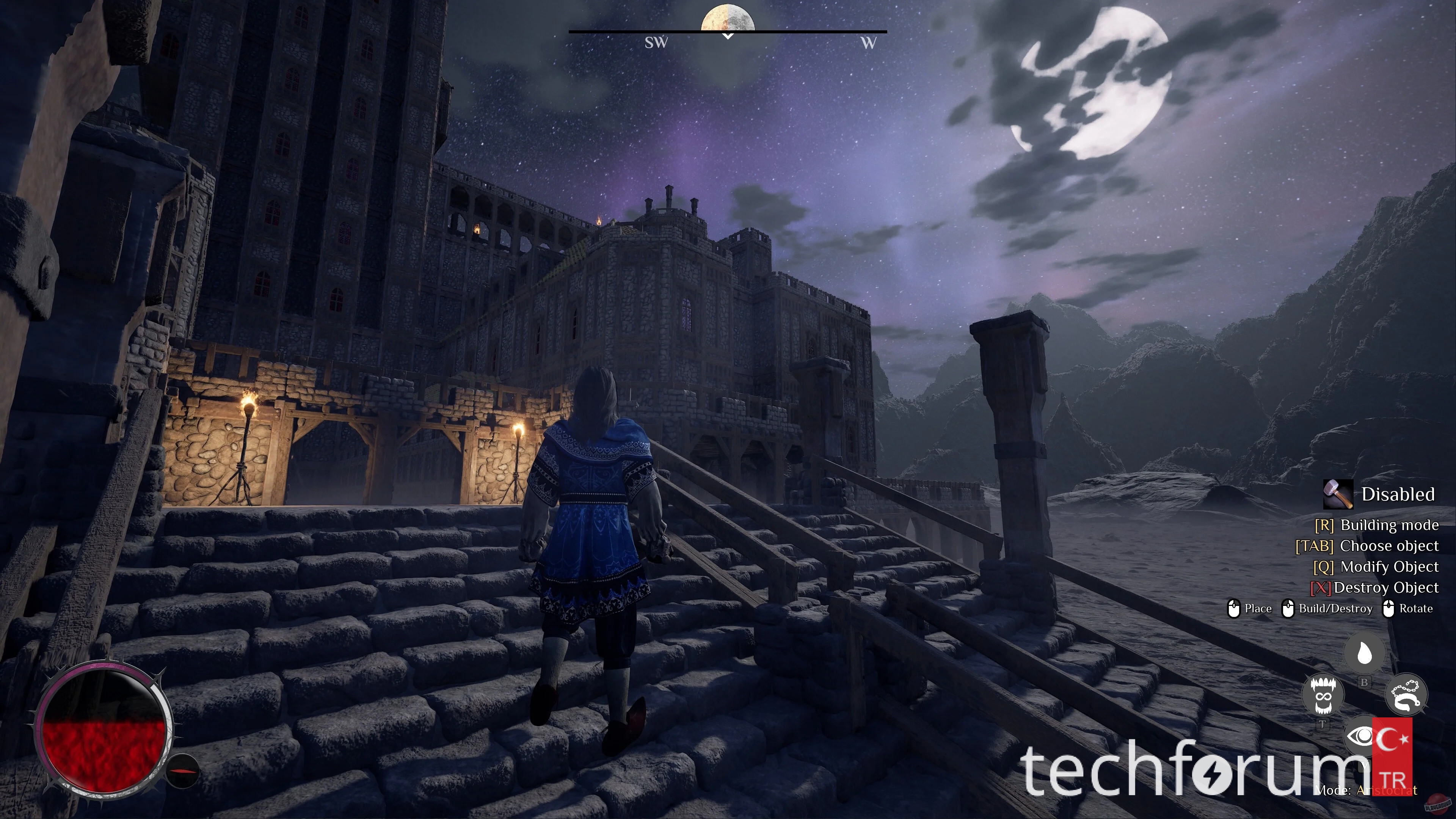Click the hammer building mode icon

(x=1338, y=494)
